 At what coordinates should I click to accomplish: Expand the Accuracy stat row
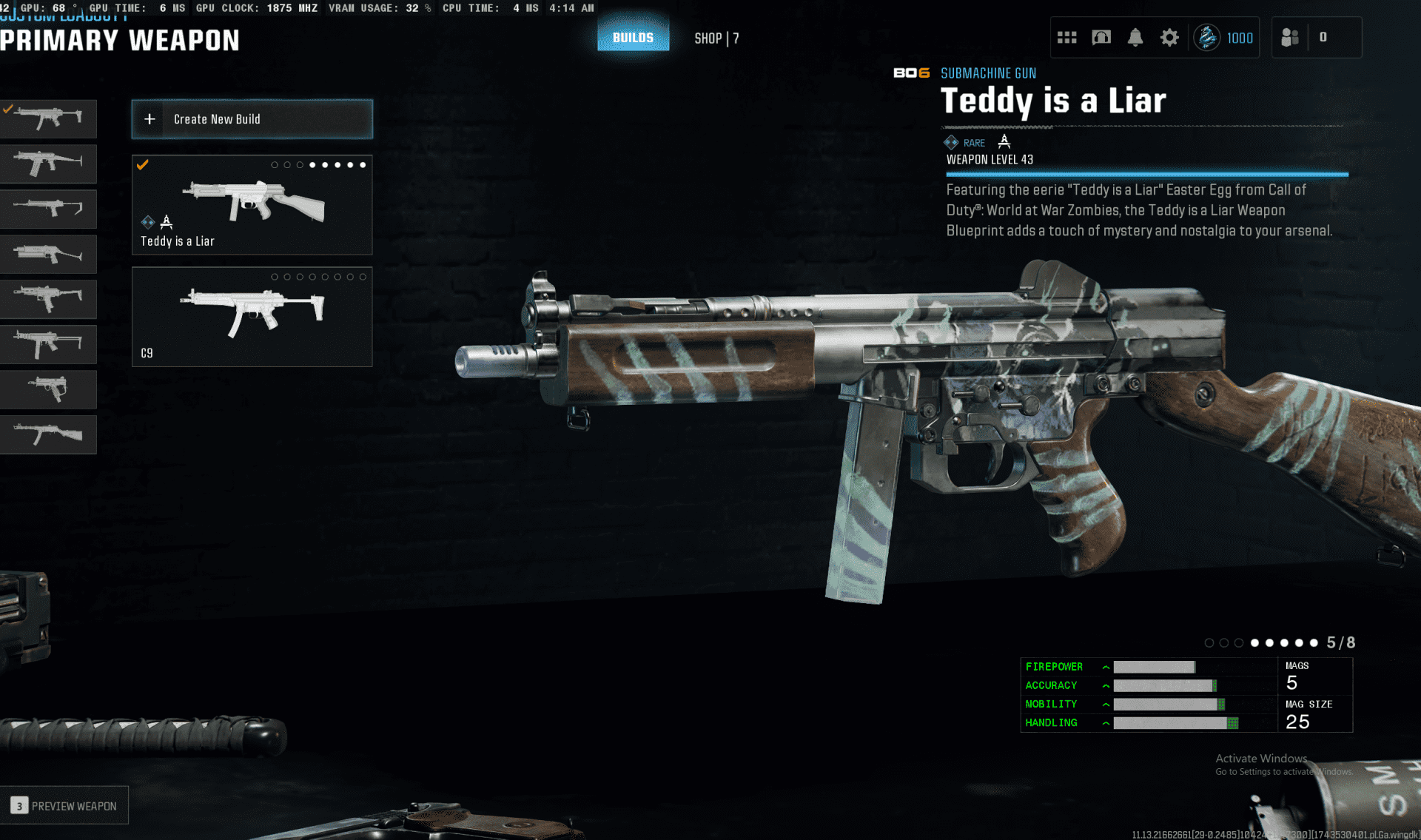(1106, 686)
